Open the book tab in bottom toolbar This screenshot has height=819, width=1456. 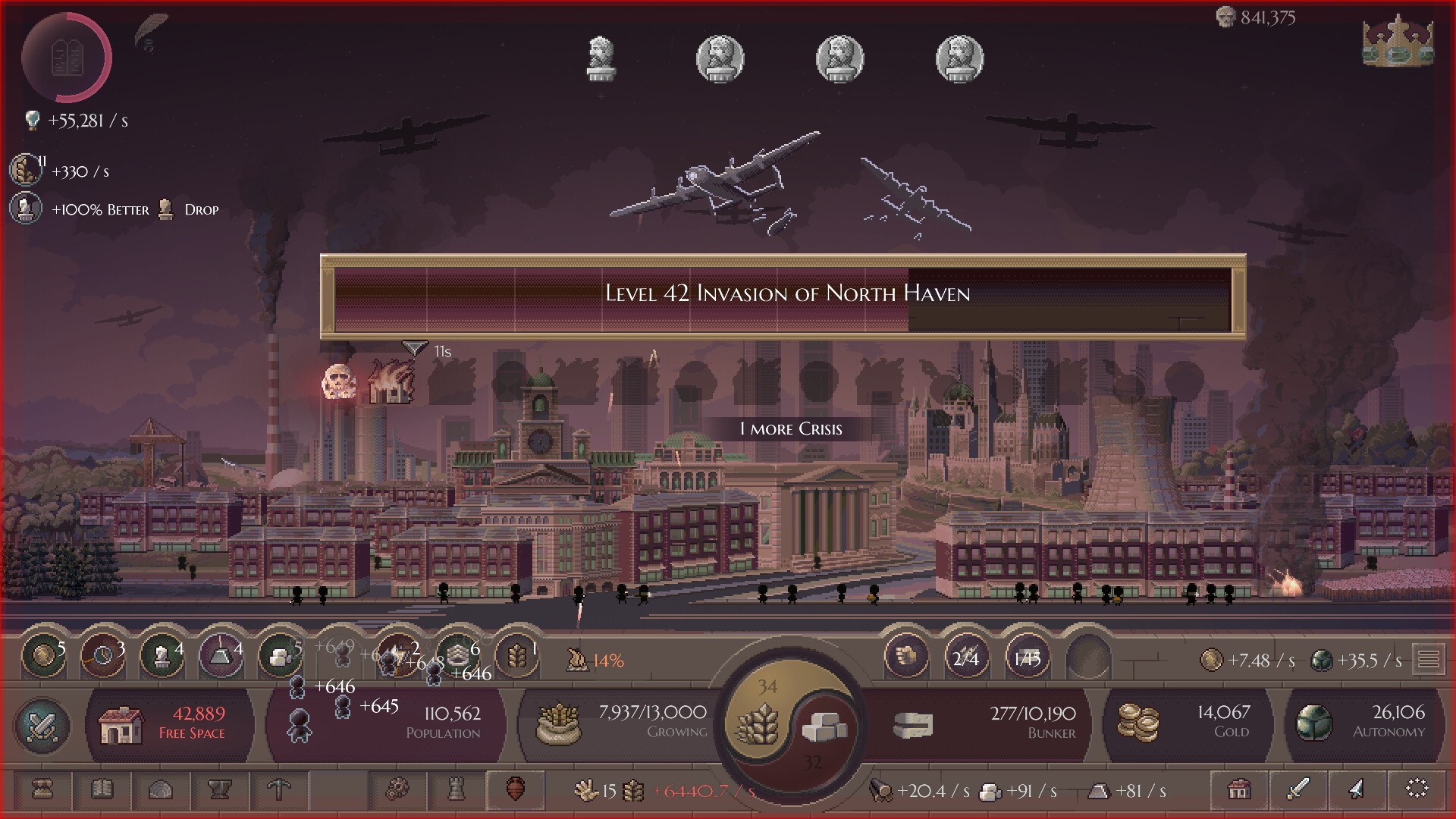[102, 790]
